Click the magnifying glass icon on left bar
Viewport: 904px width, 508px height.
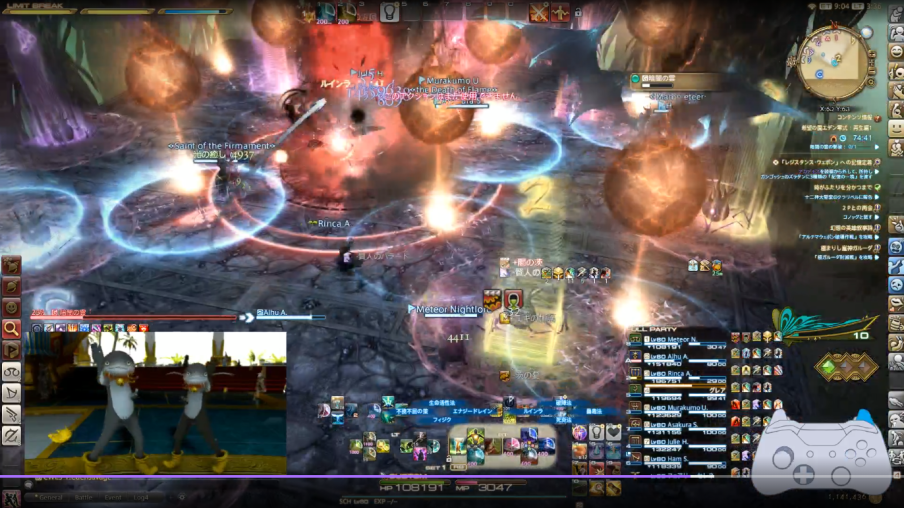[x=11, y=327]
